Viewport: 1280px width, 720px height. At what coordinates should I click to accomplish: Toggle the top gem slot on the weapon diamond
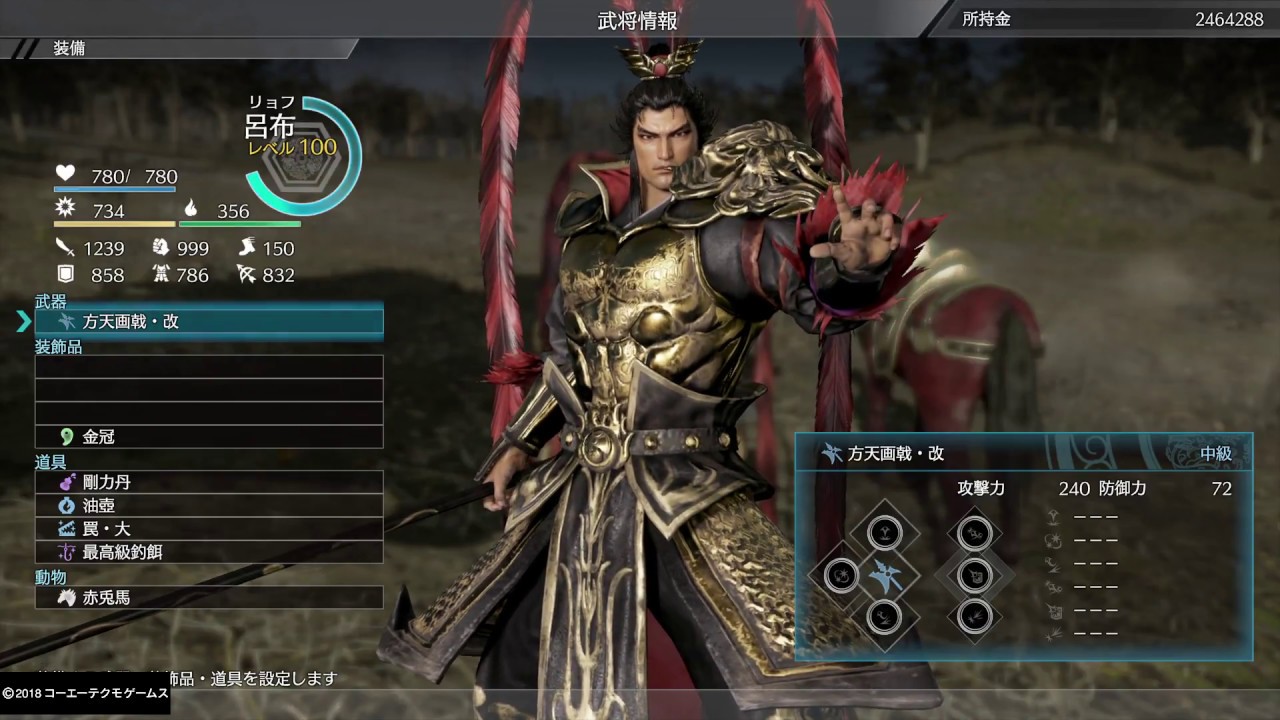(885, 533)
